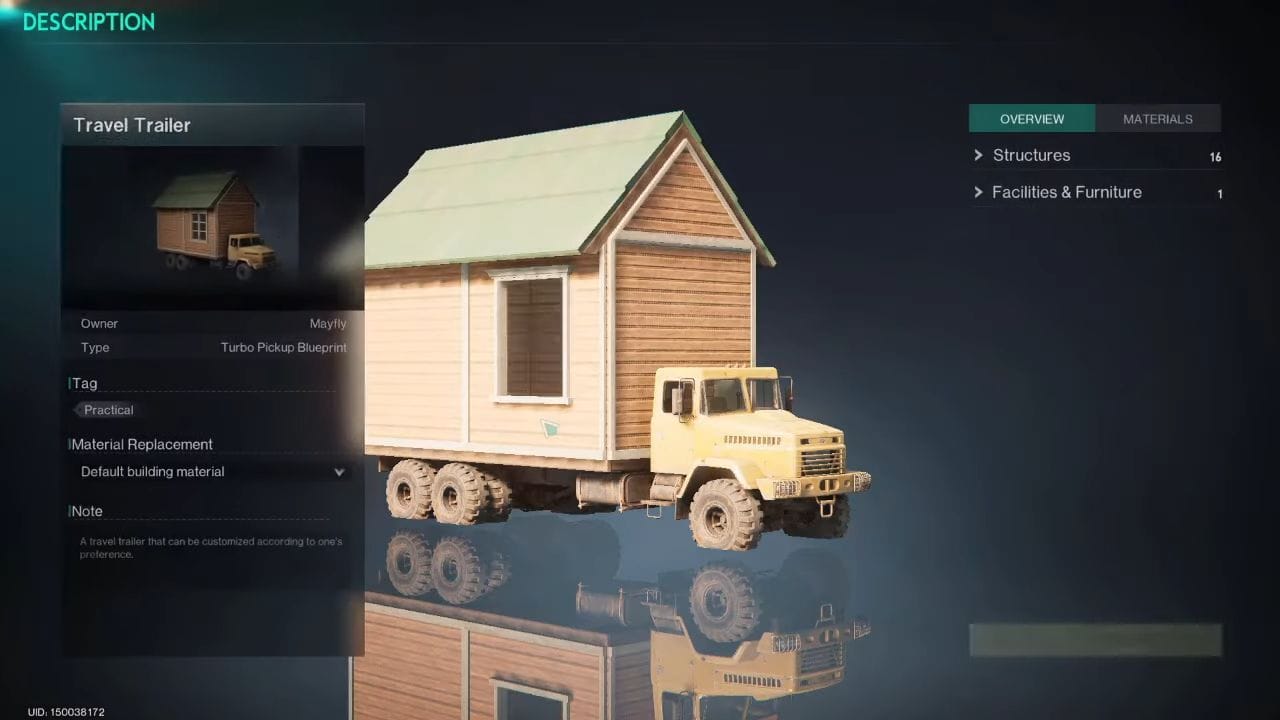The image size is (1280, 720).
Task: Expand the Facilities & Furniture category
Action: [1066, 192]
